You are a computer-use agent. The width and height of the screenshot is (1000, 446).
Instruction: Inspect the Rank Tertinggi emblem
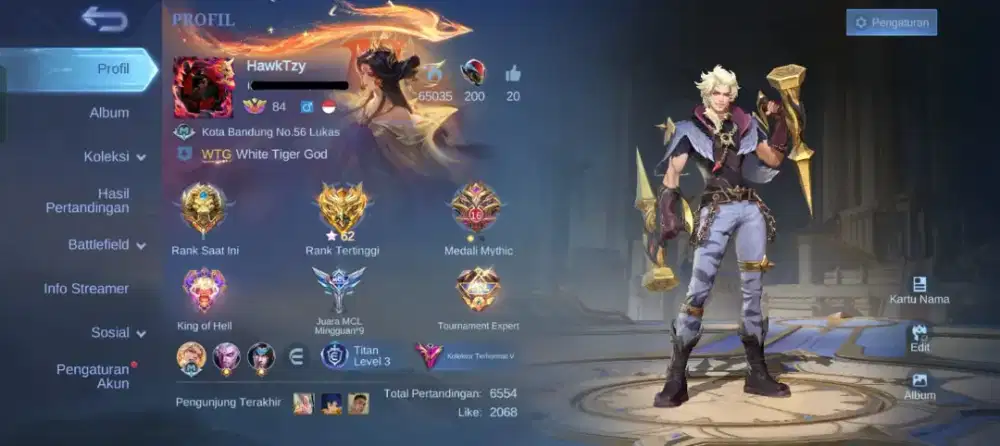342,208
